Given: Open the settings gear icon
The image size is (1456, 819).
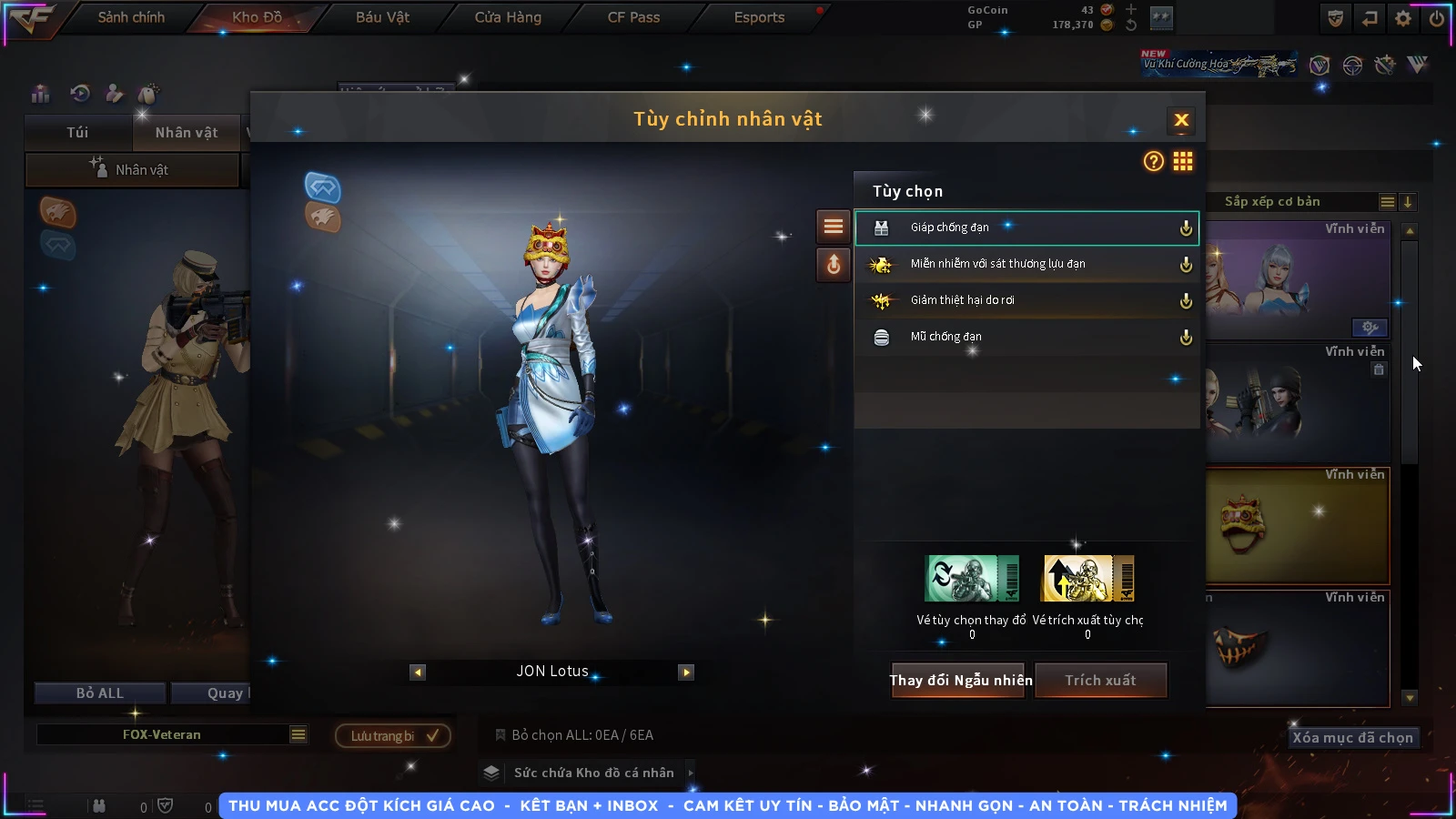Looking at the screenshot, I should (1403, 18).
